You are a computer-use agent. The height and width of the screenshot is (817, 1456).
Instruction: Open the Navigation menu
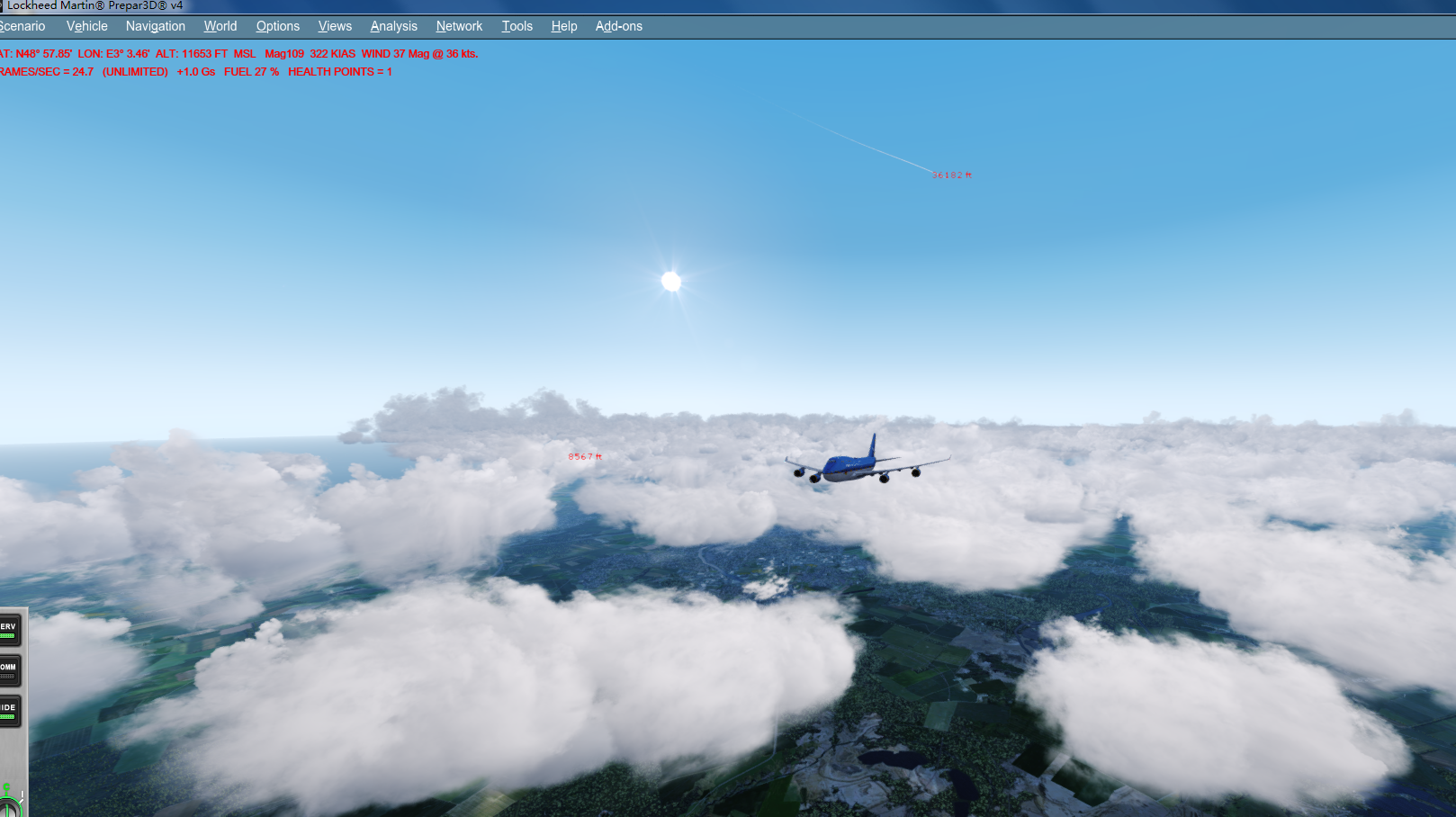155,26
